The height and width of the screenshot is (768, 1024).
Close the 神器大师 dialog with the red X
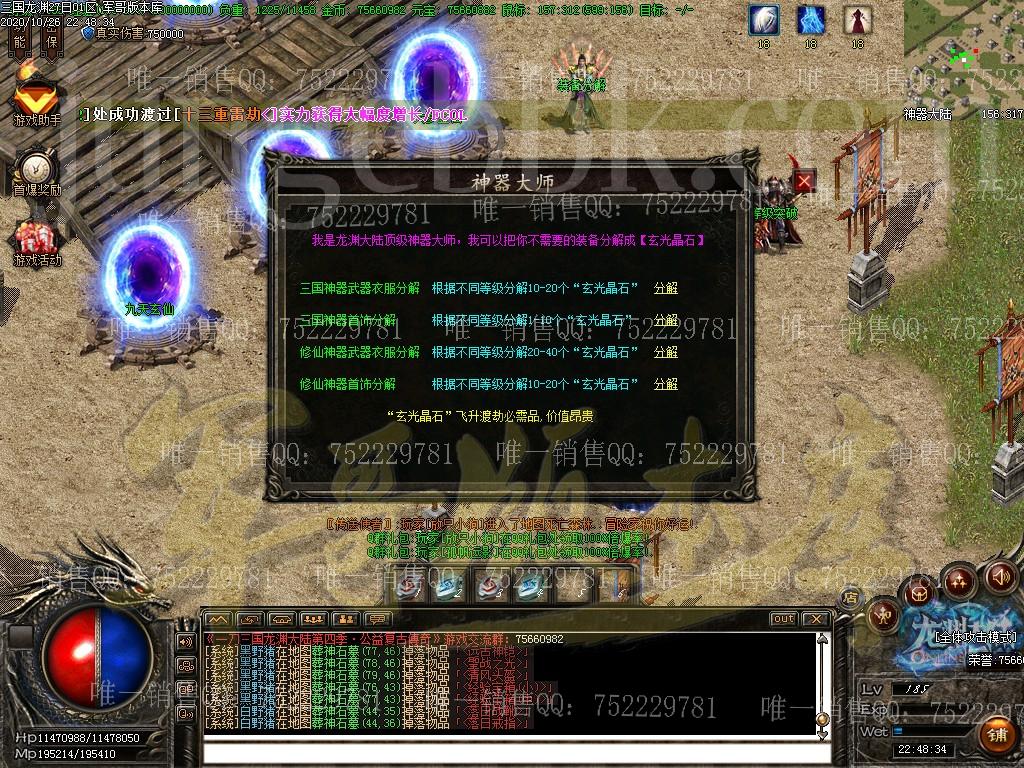pyautogui.click(x=805, y=182)
